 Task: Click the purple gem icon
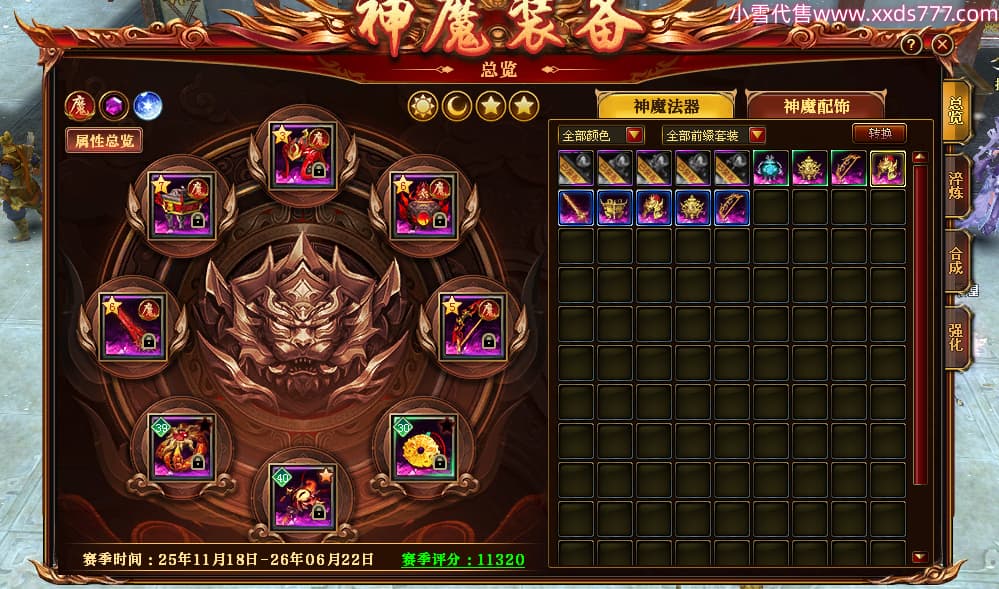(x=114, y=105)
